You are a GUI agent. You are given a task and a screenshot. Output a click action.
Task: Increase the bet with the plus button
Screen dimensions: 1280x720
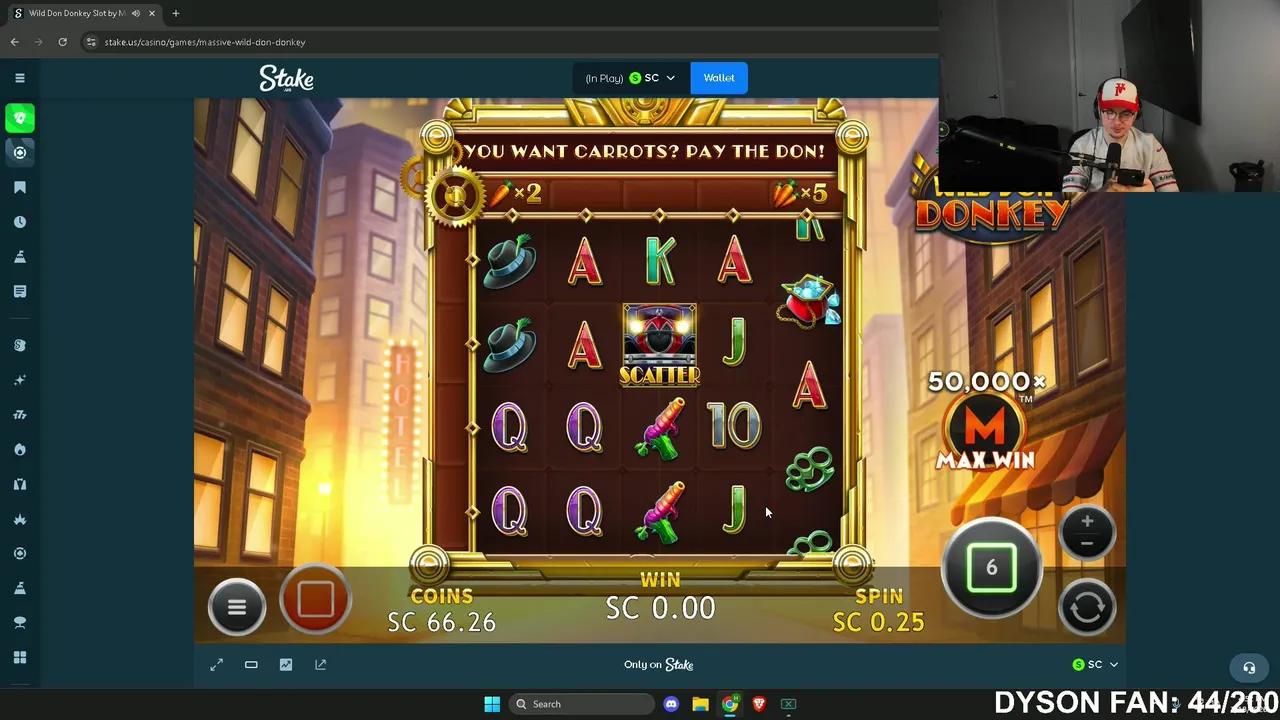tap(1087, 519)
